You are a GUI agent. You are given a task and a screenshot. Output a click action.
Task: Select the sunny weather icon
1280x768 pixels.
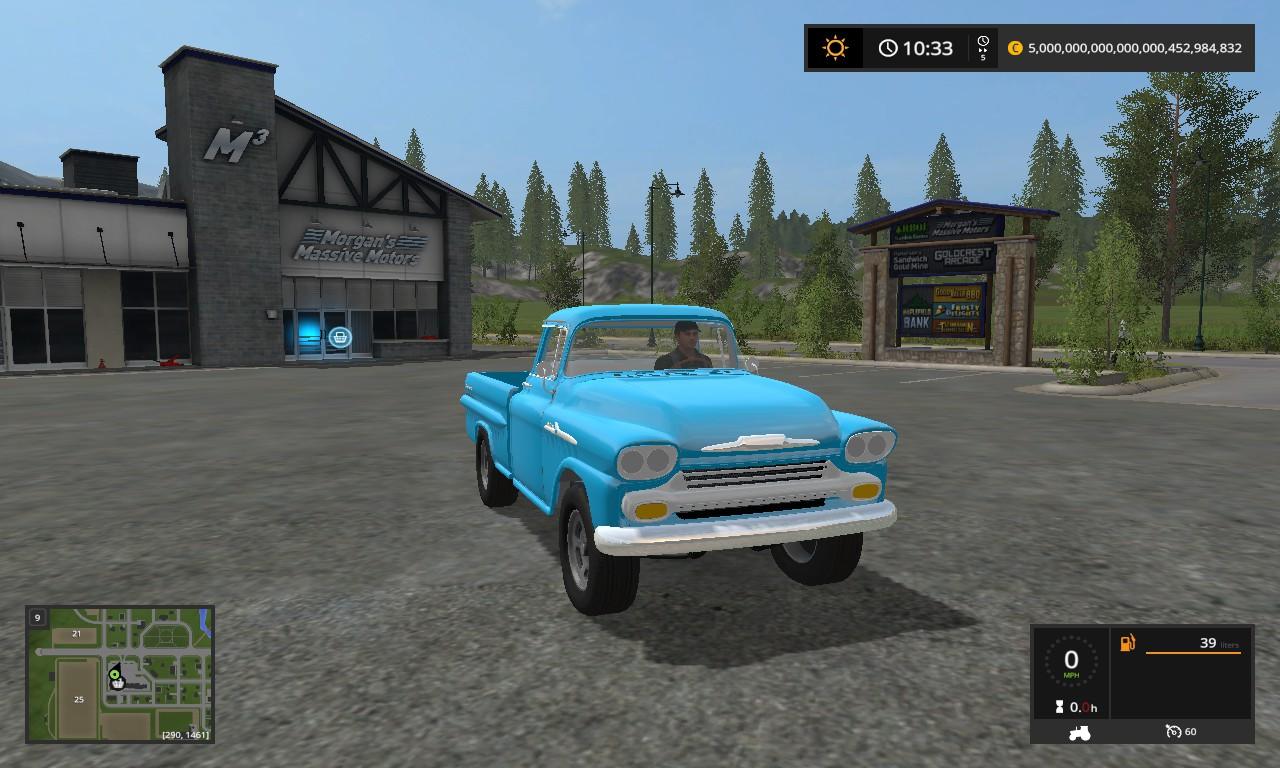(834, 48)
